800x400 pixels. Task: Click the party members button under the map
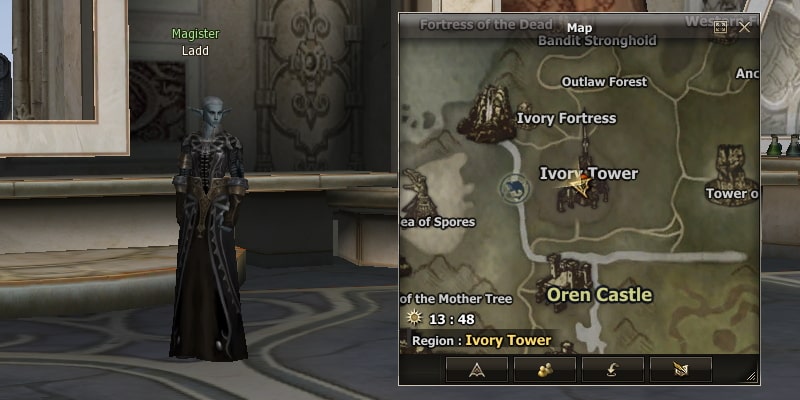point(545,368)
